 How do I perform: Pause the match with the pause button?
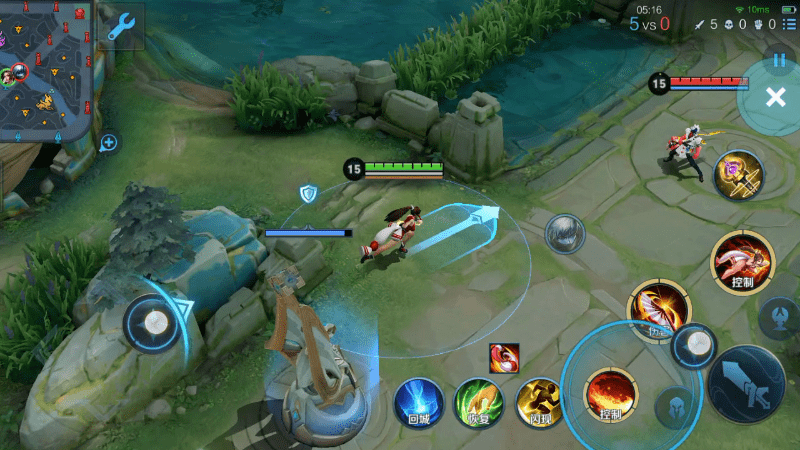coord(779,60)
